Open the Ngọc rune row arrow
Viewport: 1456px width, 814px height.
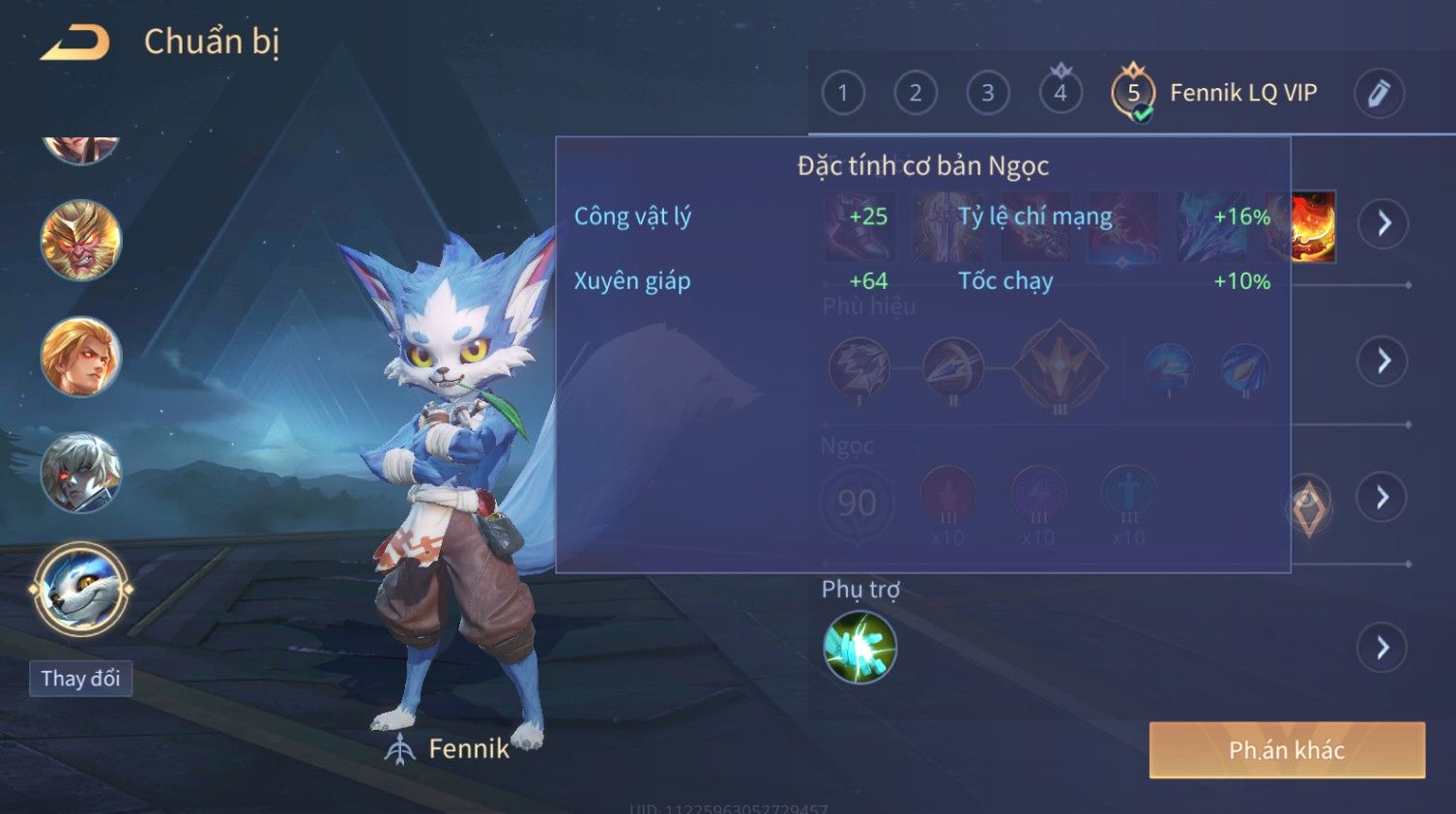1383,497
